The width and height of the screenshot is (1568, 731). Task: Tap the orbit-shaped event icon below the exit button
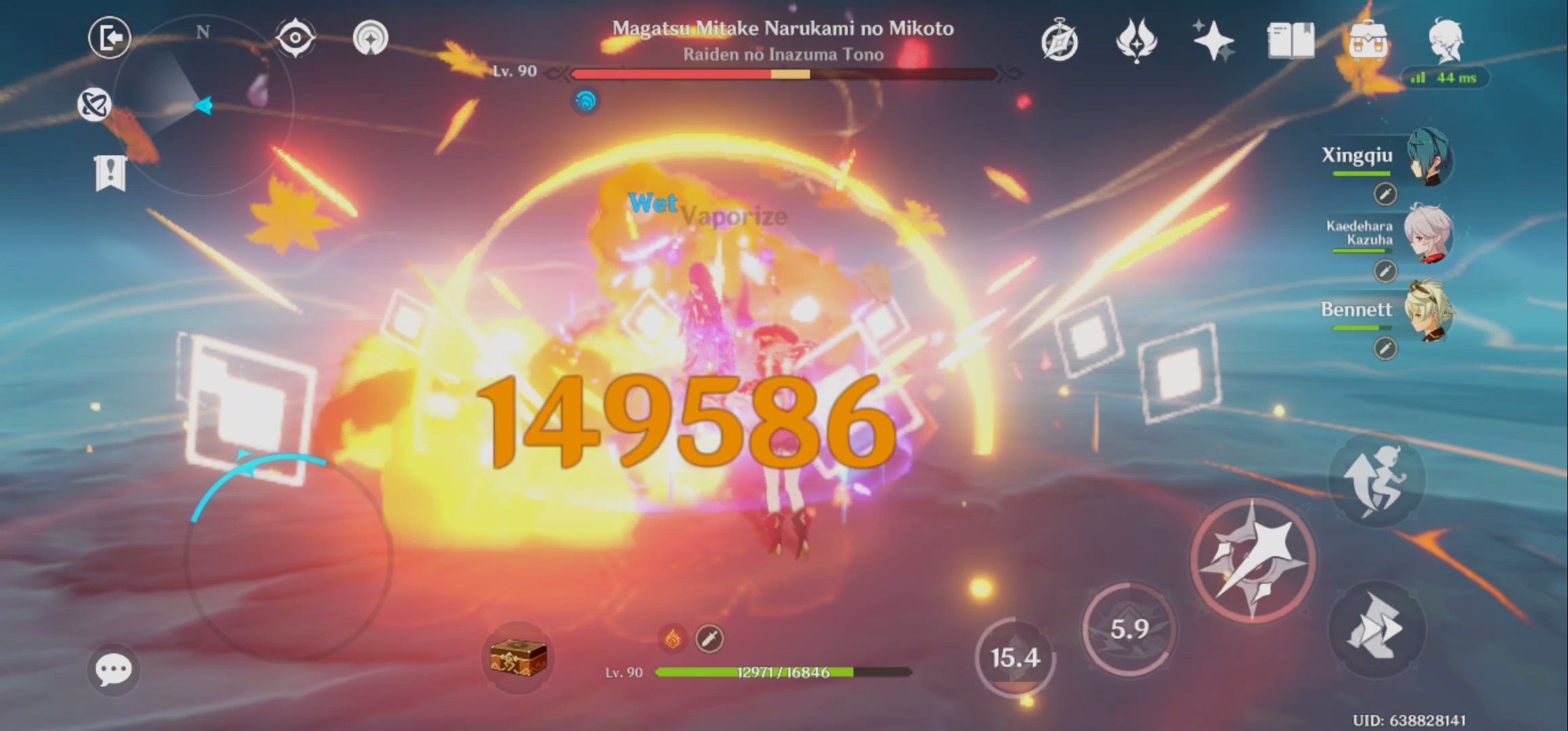(x=95, y=103)
